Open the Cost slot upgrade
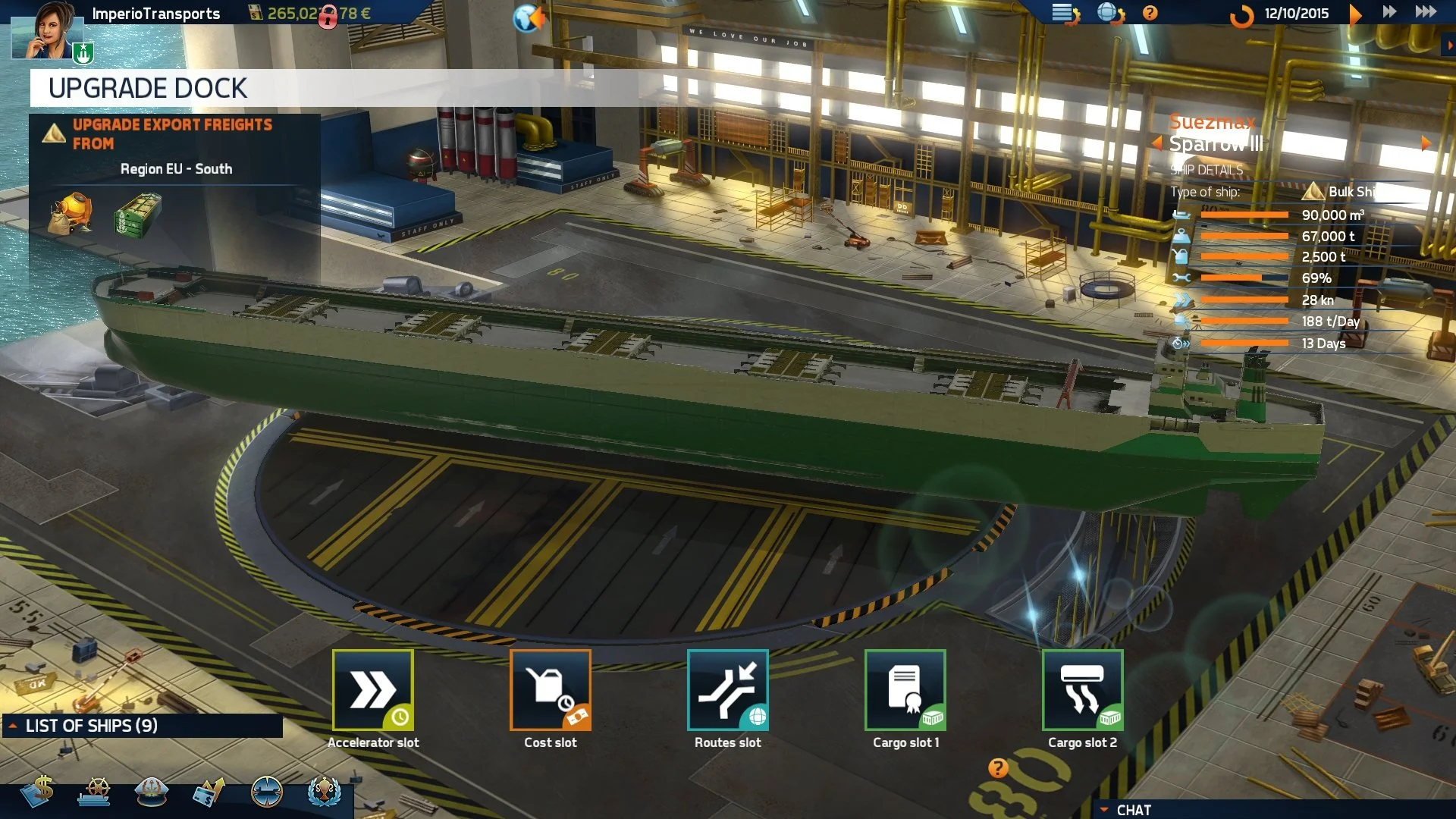Screen dimensions: 1456x819 tap(551, 690)
